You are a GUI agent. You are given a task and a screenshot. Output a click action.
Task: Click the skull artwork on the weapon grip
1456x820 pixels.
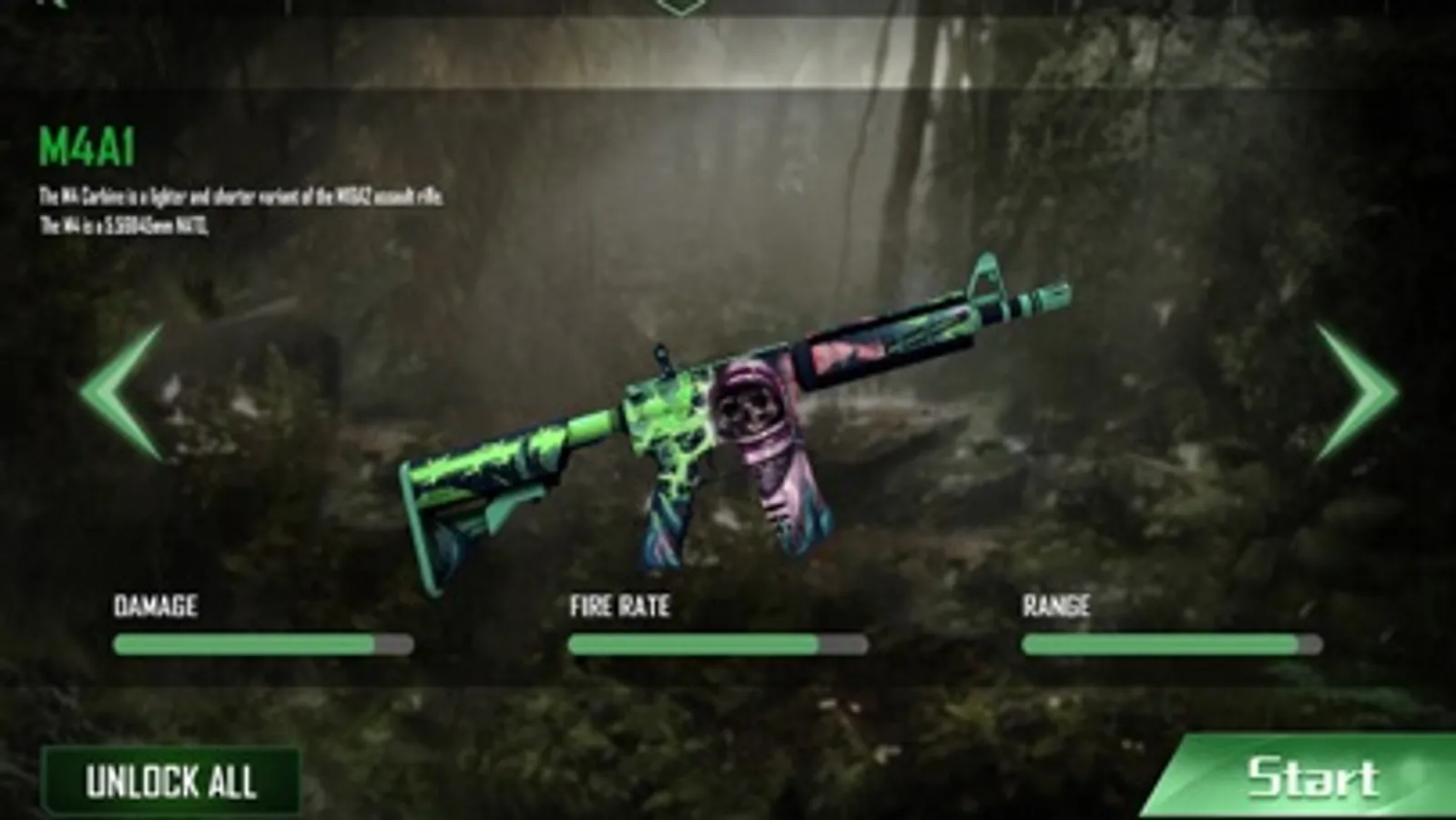(749, 412)
